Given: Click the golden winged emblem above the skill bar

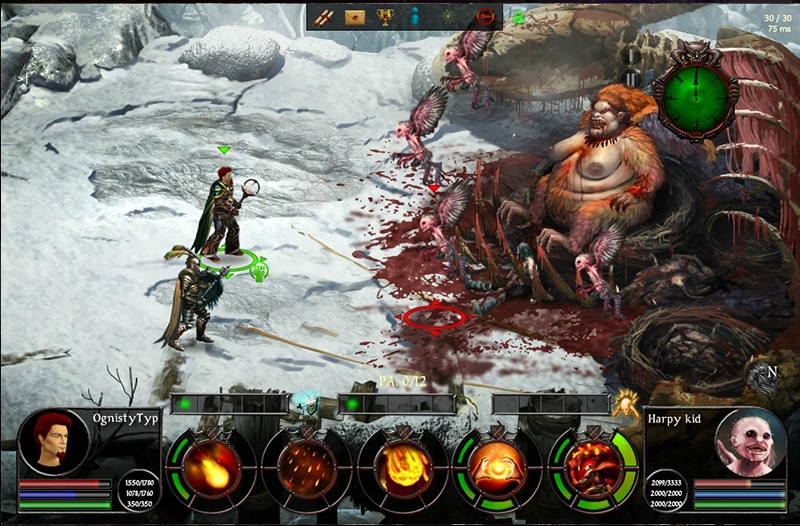Looking at the screenshot, I should click(627, 402).
